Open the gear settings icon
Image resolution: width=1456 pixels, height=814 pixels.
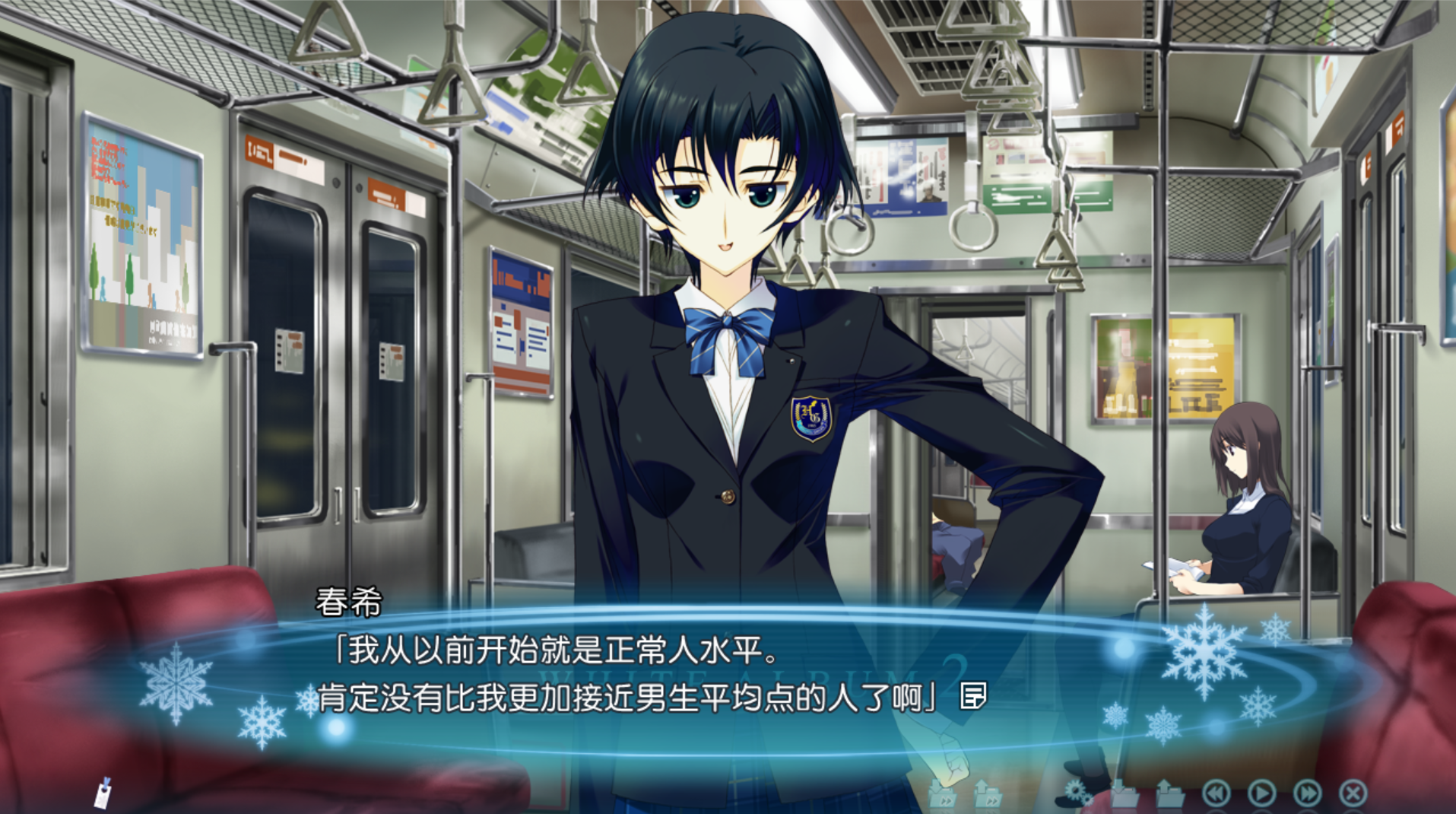point(1077,793)
